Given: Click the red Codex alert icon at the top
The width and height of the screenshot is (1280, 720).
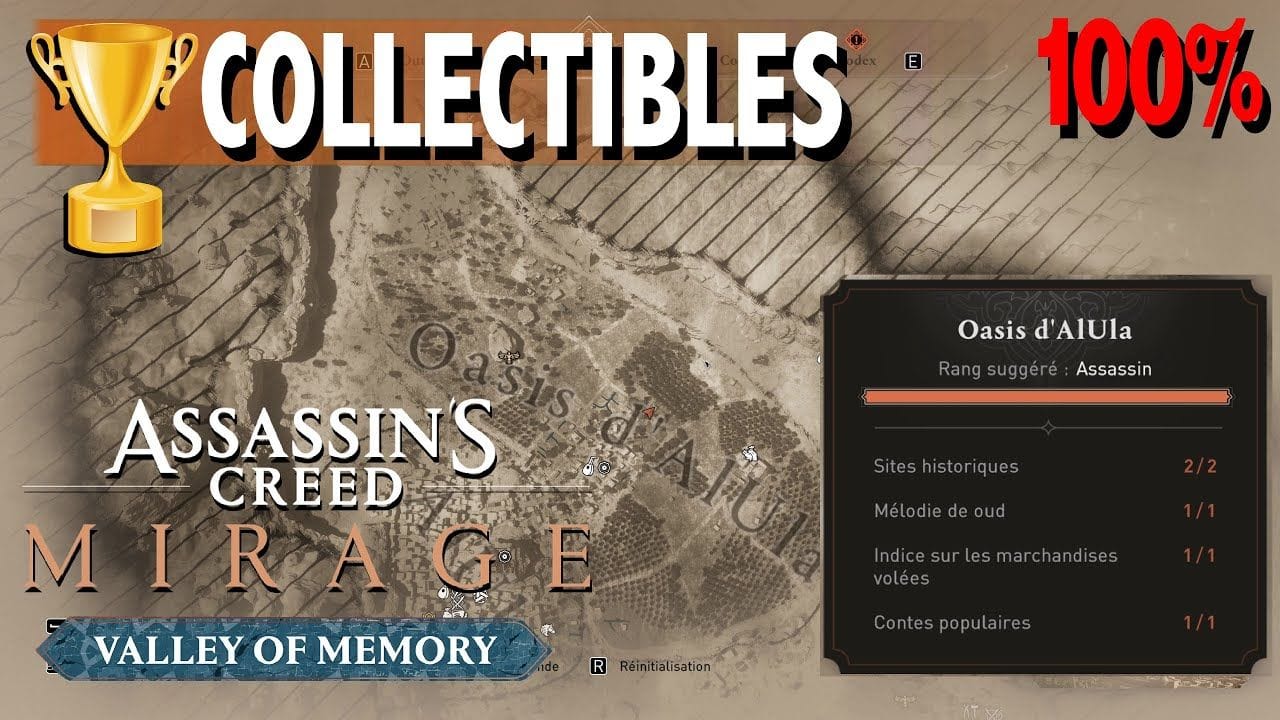Looking at the screenshot, I should 857,38.
